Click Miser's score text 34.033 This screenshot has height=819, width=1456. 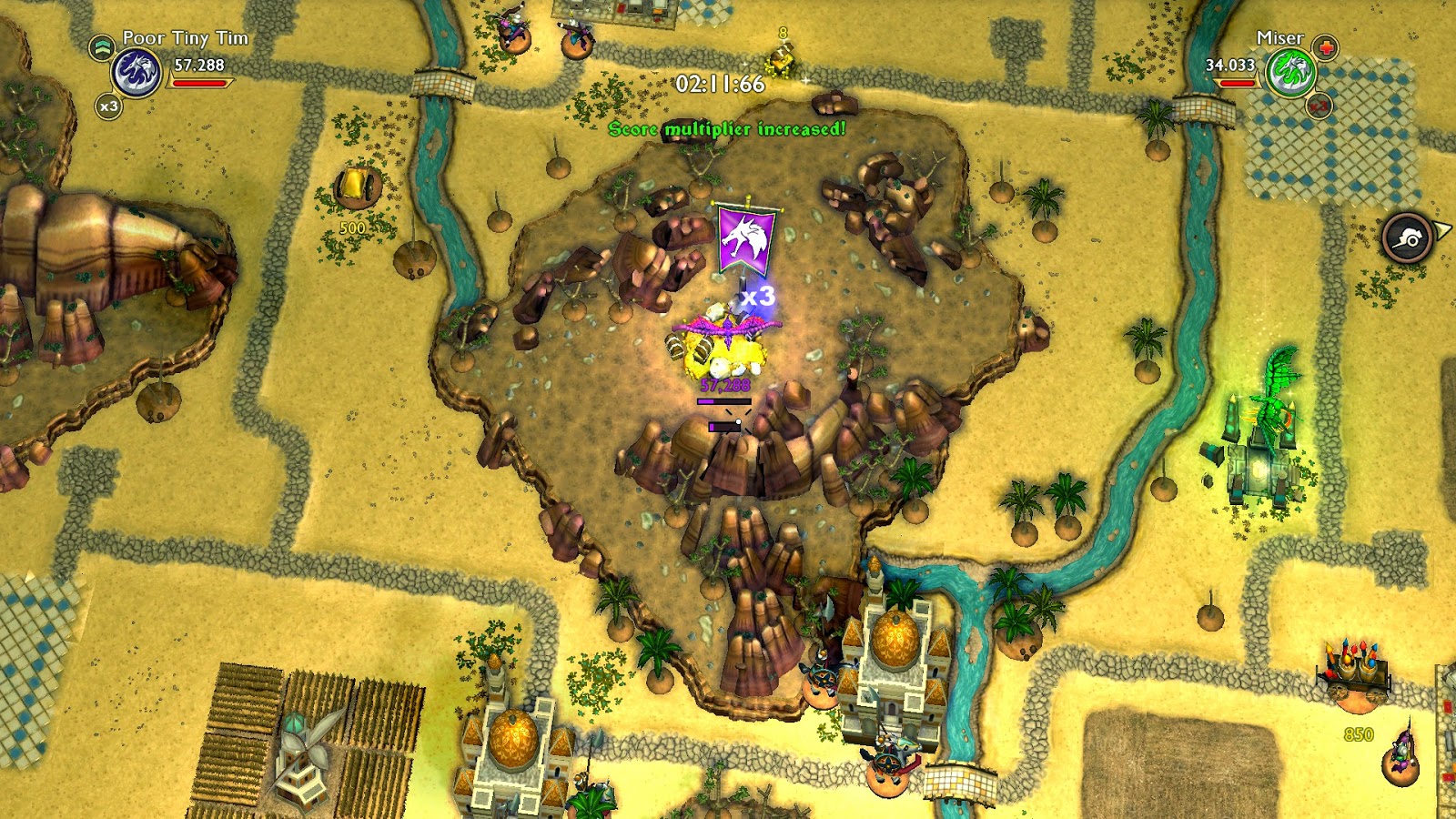(x=1233, y=66)
